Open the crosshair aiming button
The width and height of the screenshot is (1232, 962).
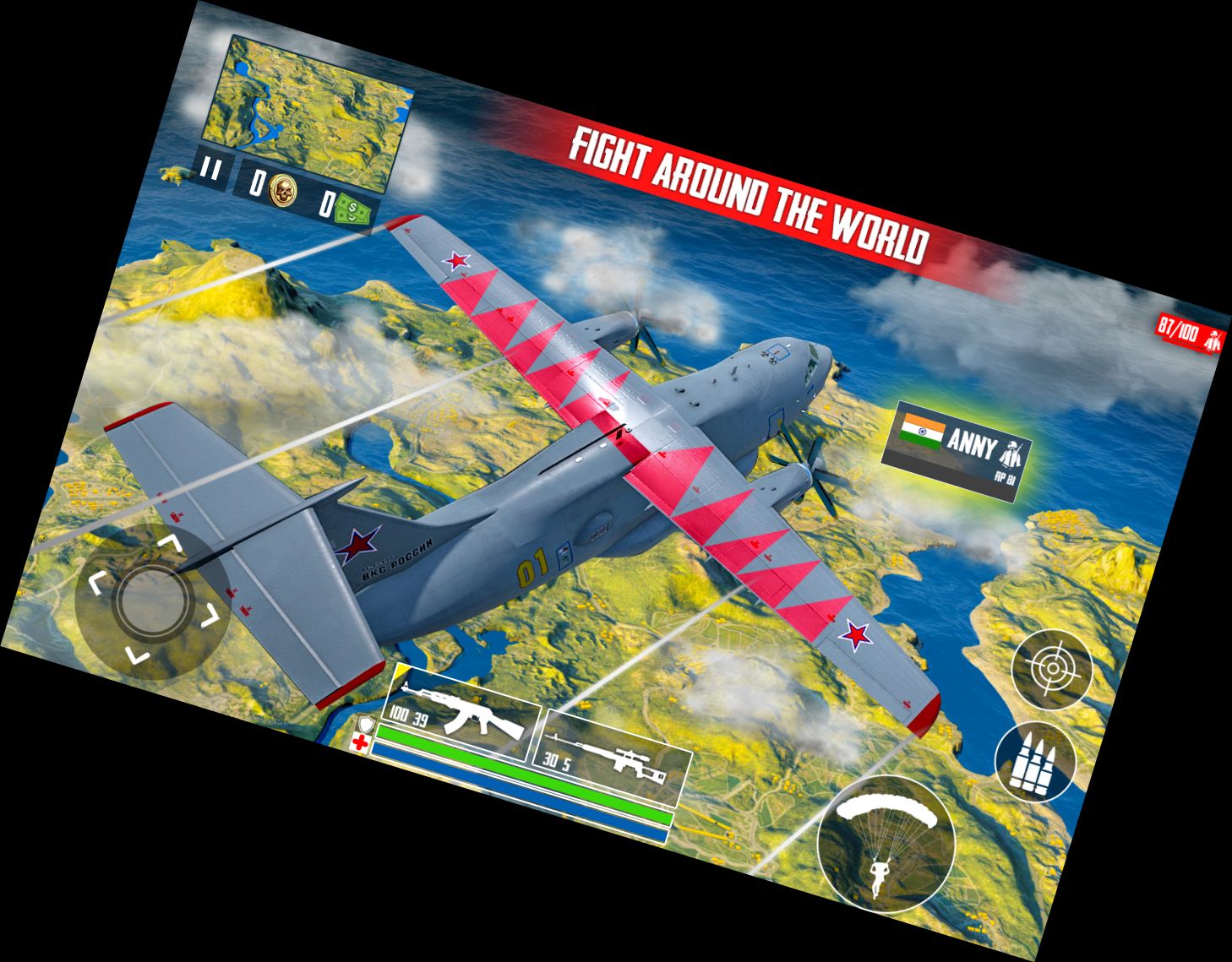pos(1052,668)
